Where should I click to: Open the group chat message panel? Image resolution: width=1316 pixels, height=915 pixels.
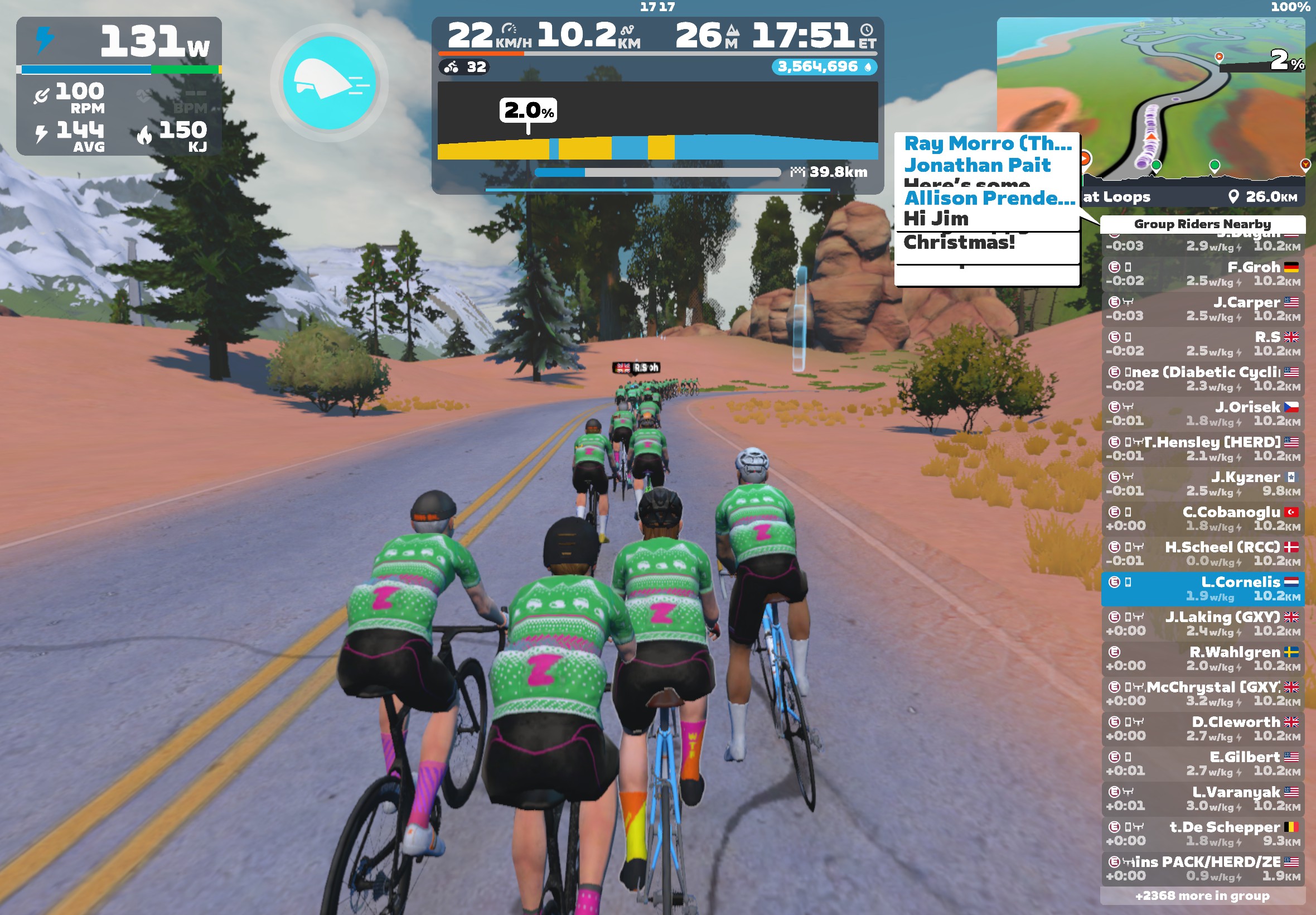(986, 209)
